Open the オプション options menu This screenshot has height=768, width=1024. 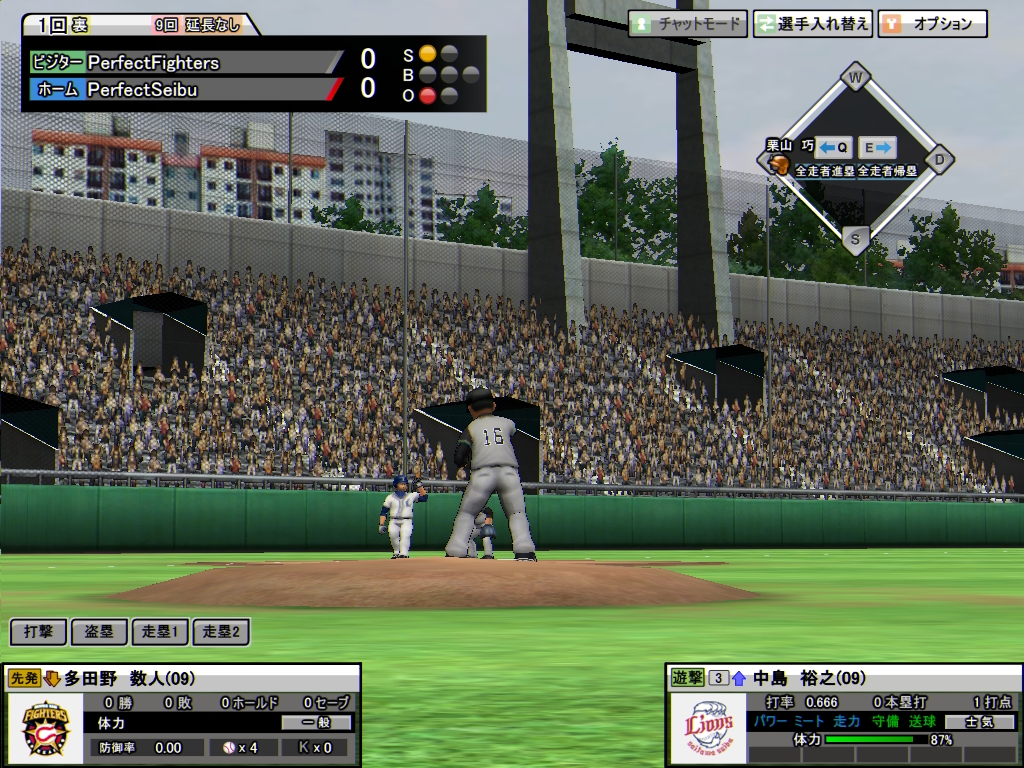coord(932,24)
